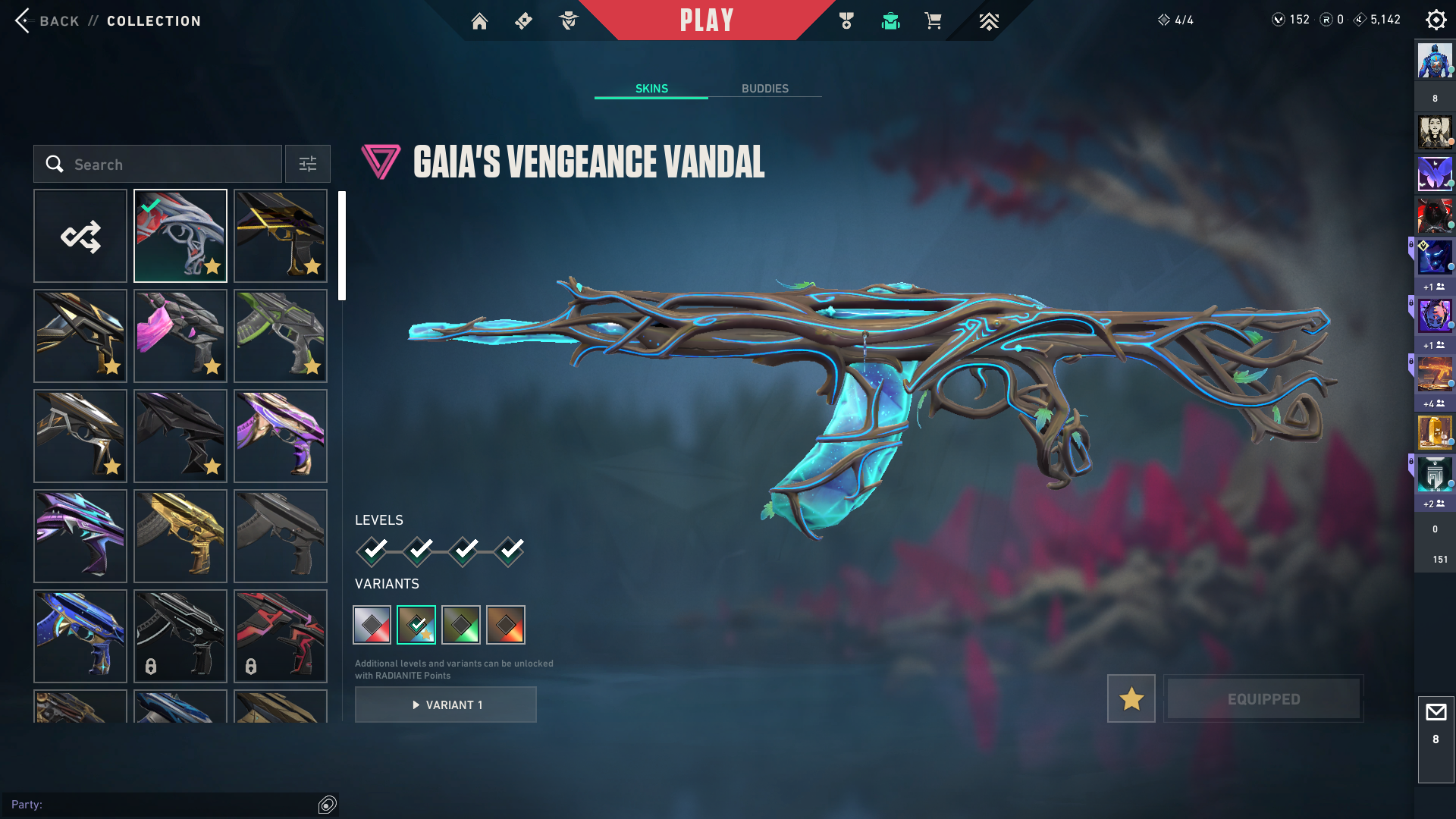
Task: Switch to the Buddies tab
Action: 764,89
